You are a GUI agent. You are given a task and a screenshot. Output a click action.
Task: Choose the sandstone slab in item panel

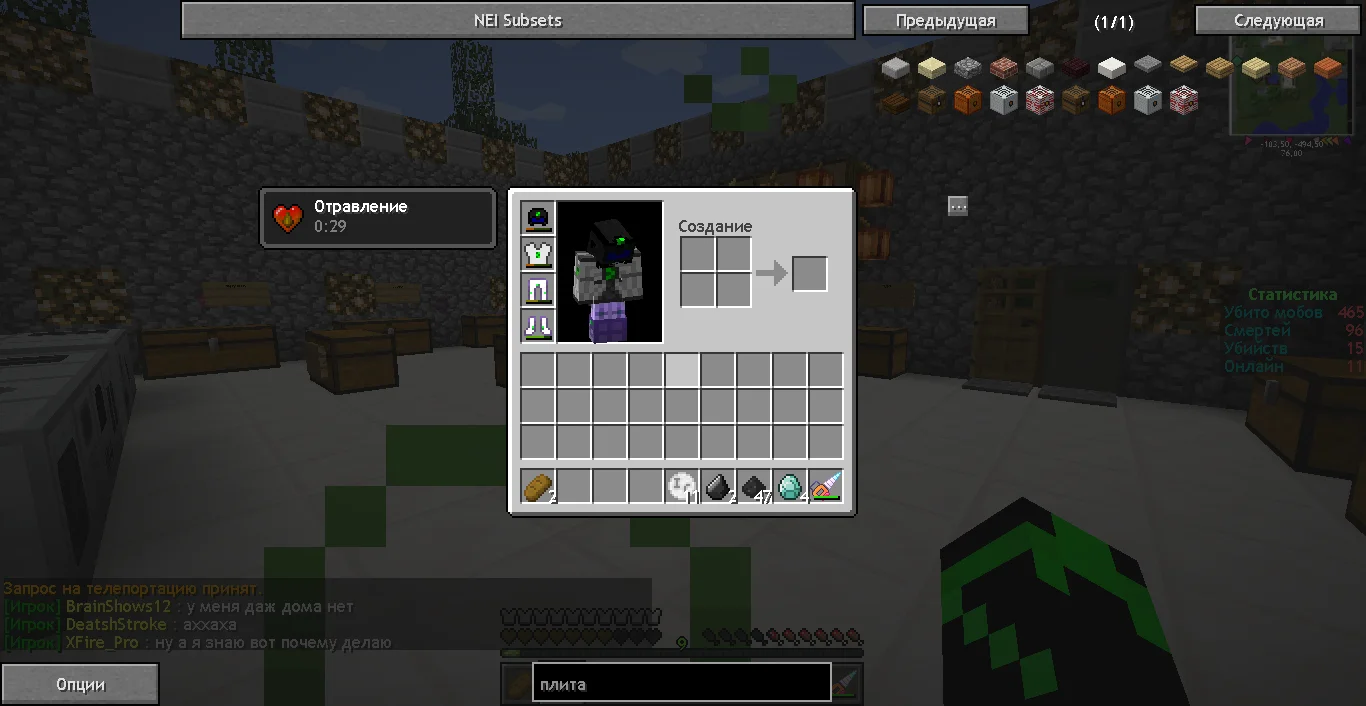coord(932,68)
